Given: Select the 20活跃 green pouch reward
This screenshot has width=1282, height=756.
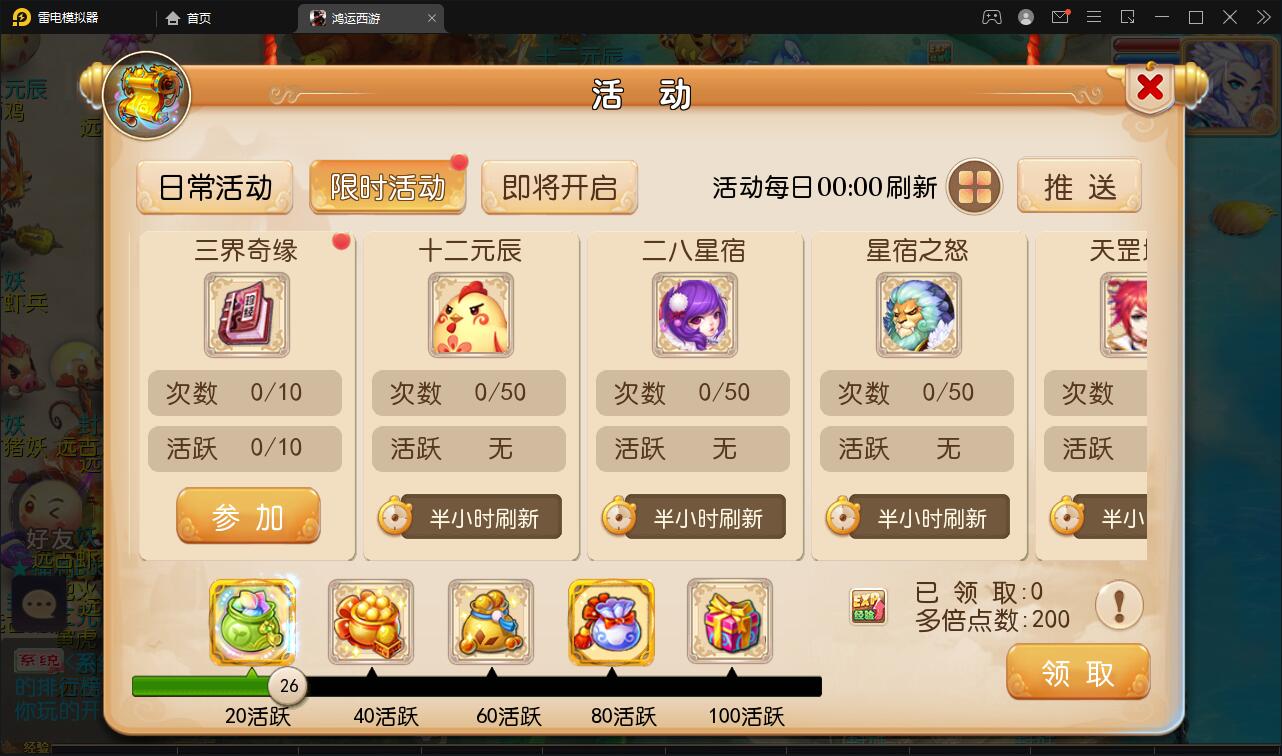Looking at the screenshot, I should [x=252, y=622].
